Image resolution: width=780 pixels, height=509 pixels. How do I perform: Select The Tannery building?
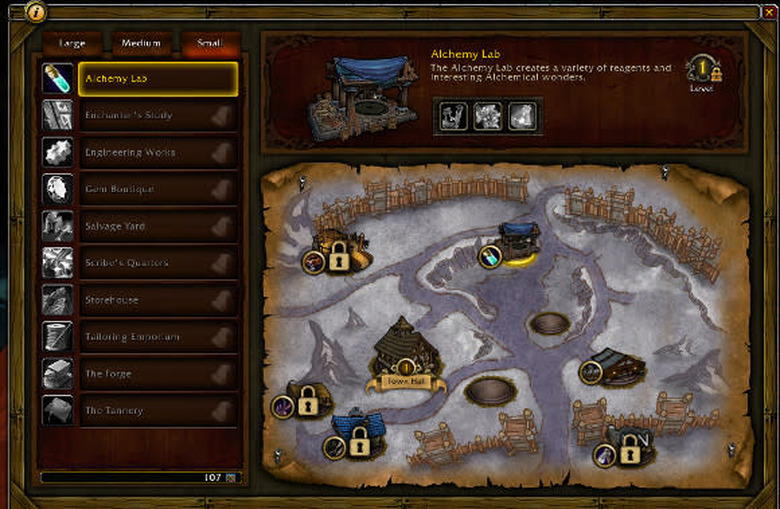coord(158,411)
